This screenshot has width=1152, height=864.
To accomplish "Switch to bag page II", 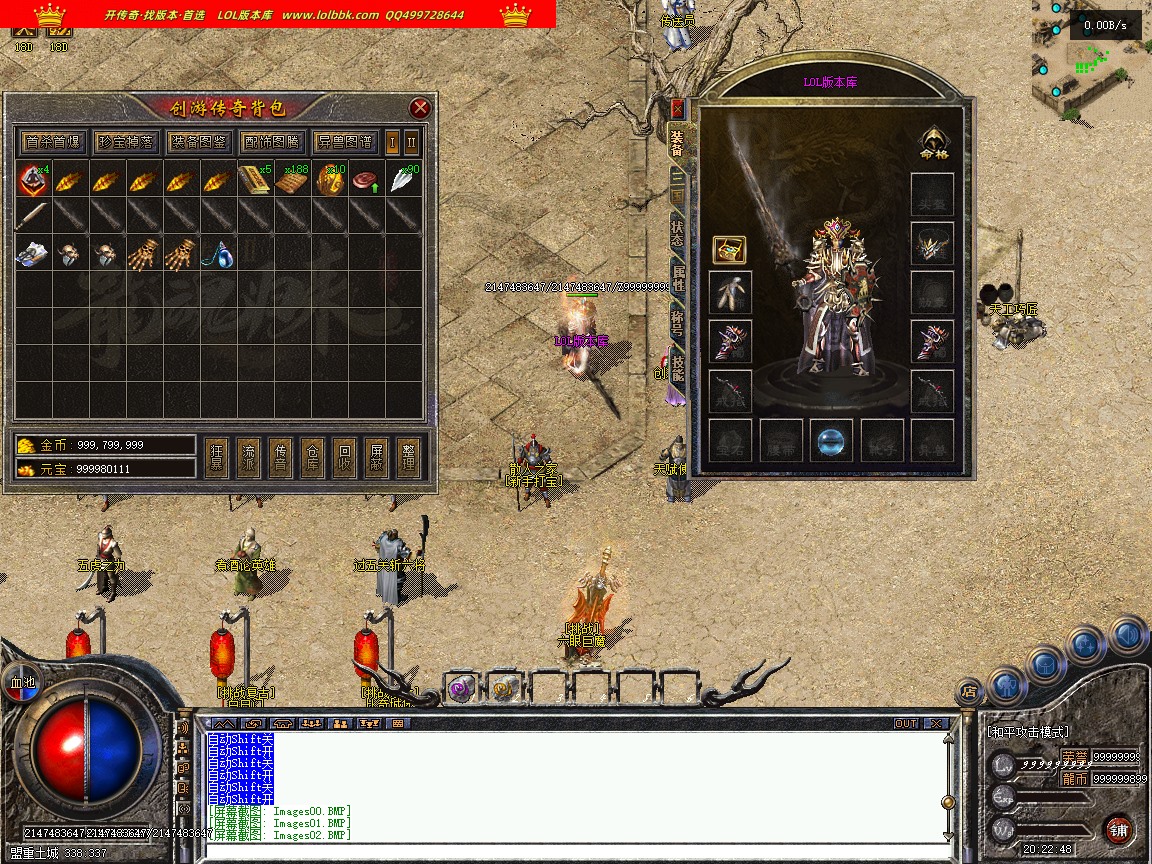I will pos(411,142).
